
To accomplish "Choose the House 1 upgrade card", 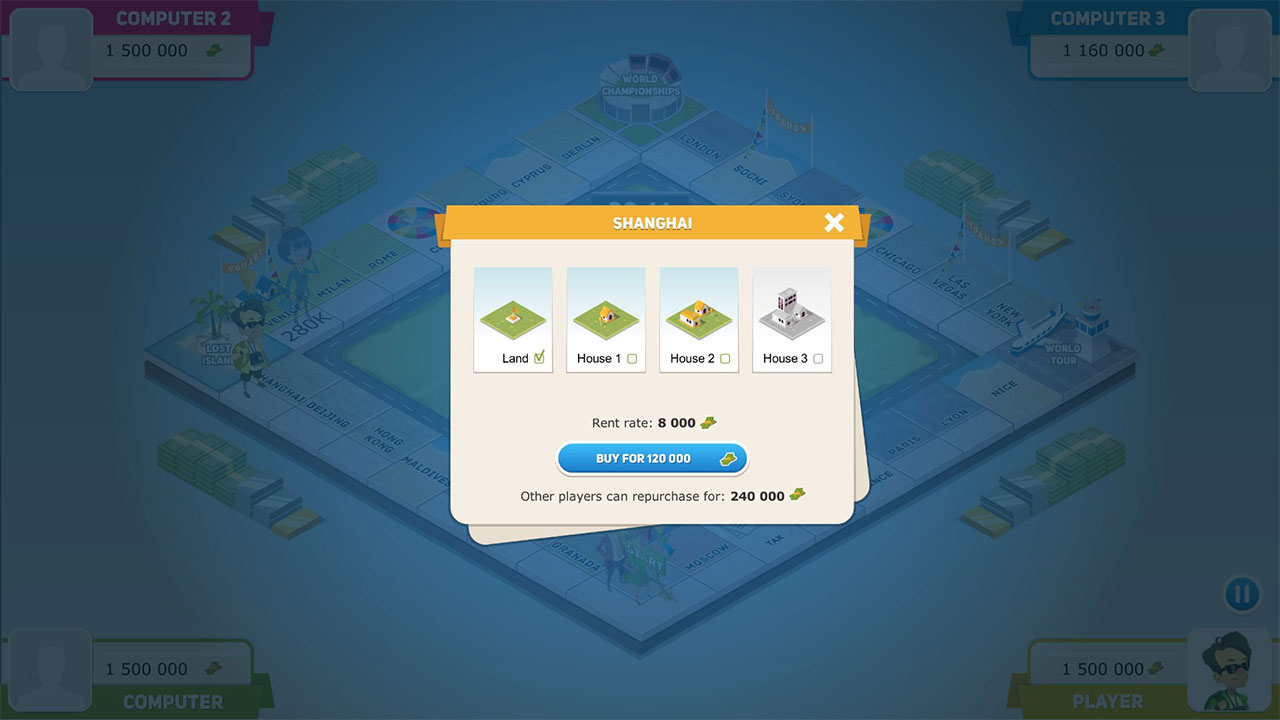I will coord(606,320).
